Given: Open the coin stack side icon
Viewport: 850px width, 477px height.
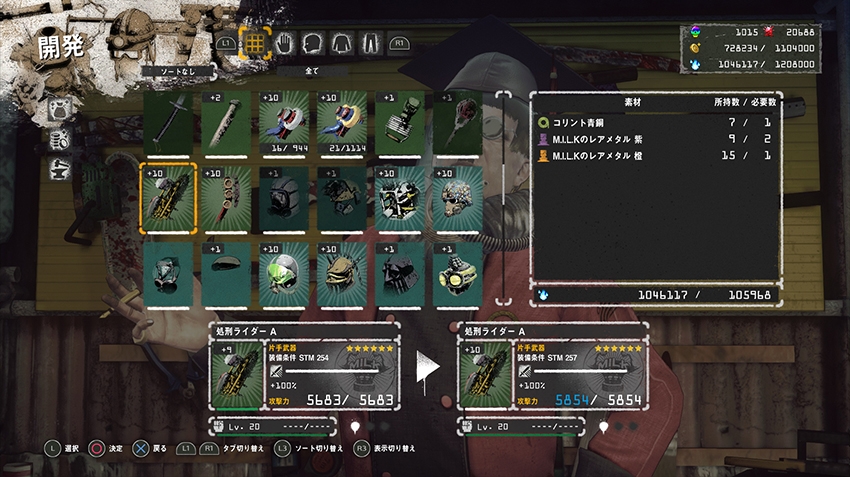Looking at the screenshot, I should coord(59,139).
